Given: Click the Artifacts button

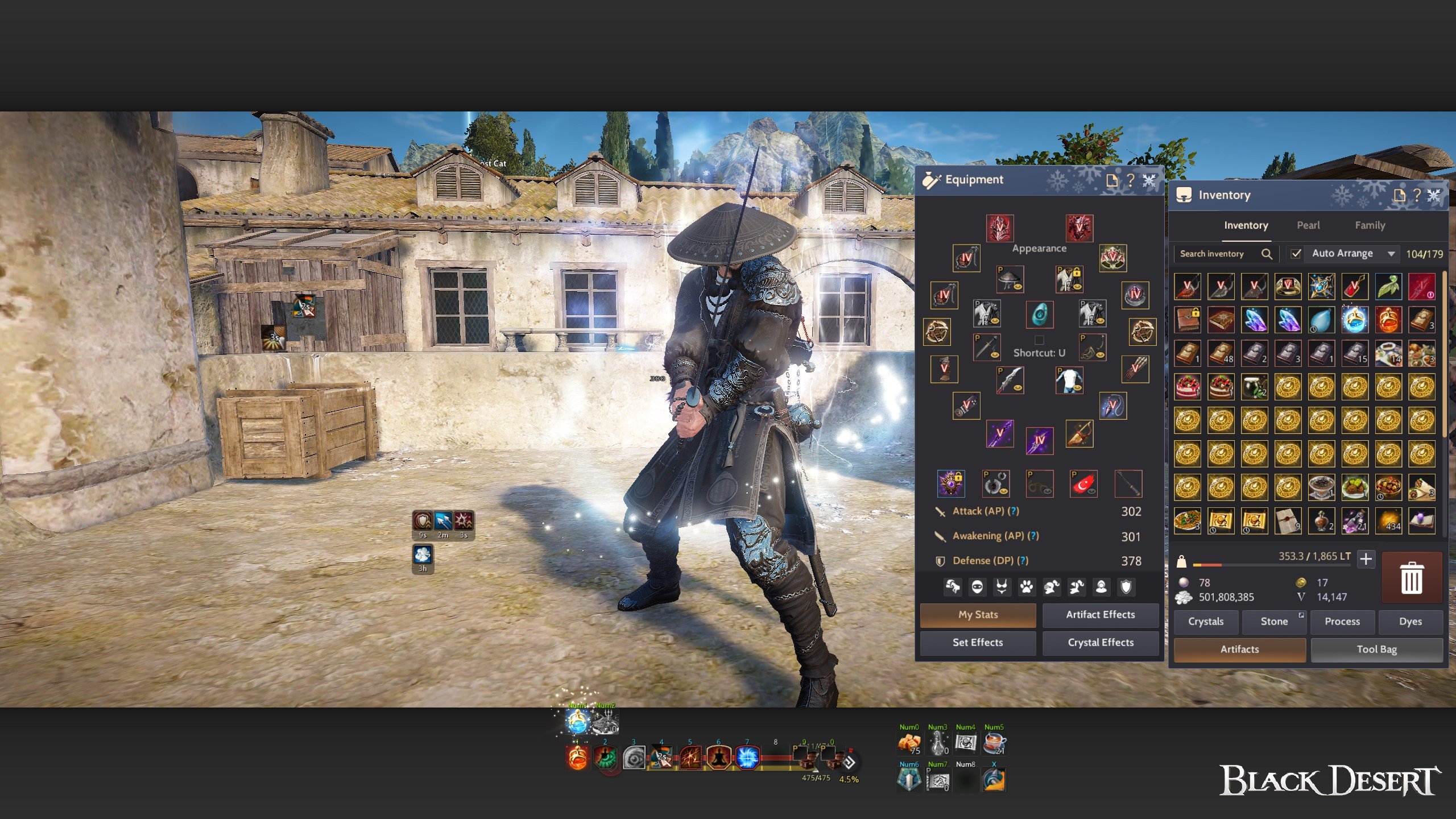Looking at the screenshot, I should [x=1239, y=650].
